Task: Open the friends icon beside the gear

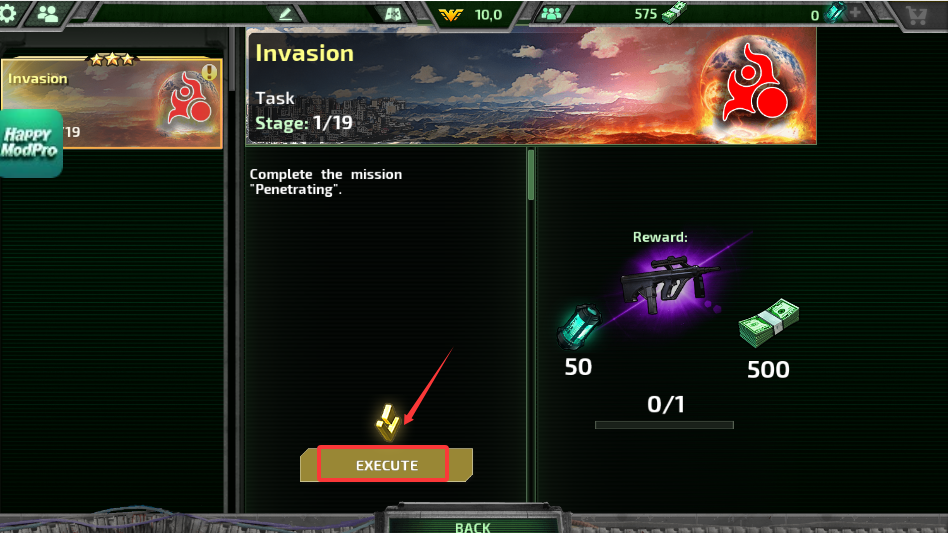Action: tap(47, 14)
